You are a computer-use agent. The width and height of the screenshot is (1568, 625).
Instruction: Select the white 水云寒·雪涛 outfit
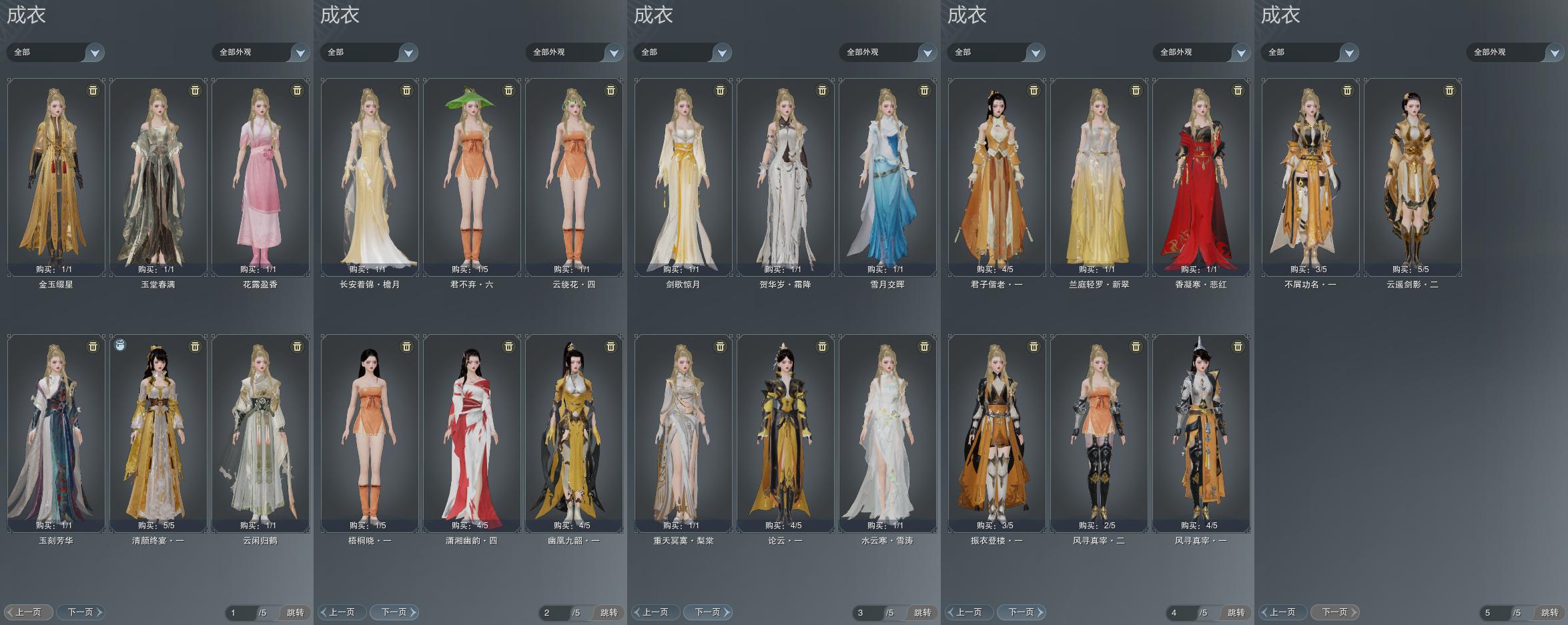887,433
